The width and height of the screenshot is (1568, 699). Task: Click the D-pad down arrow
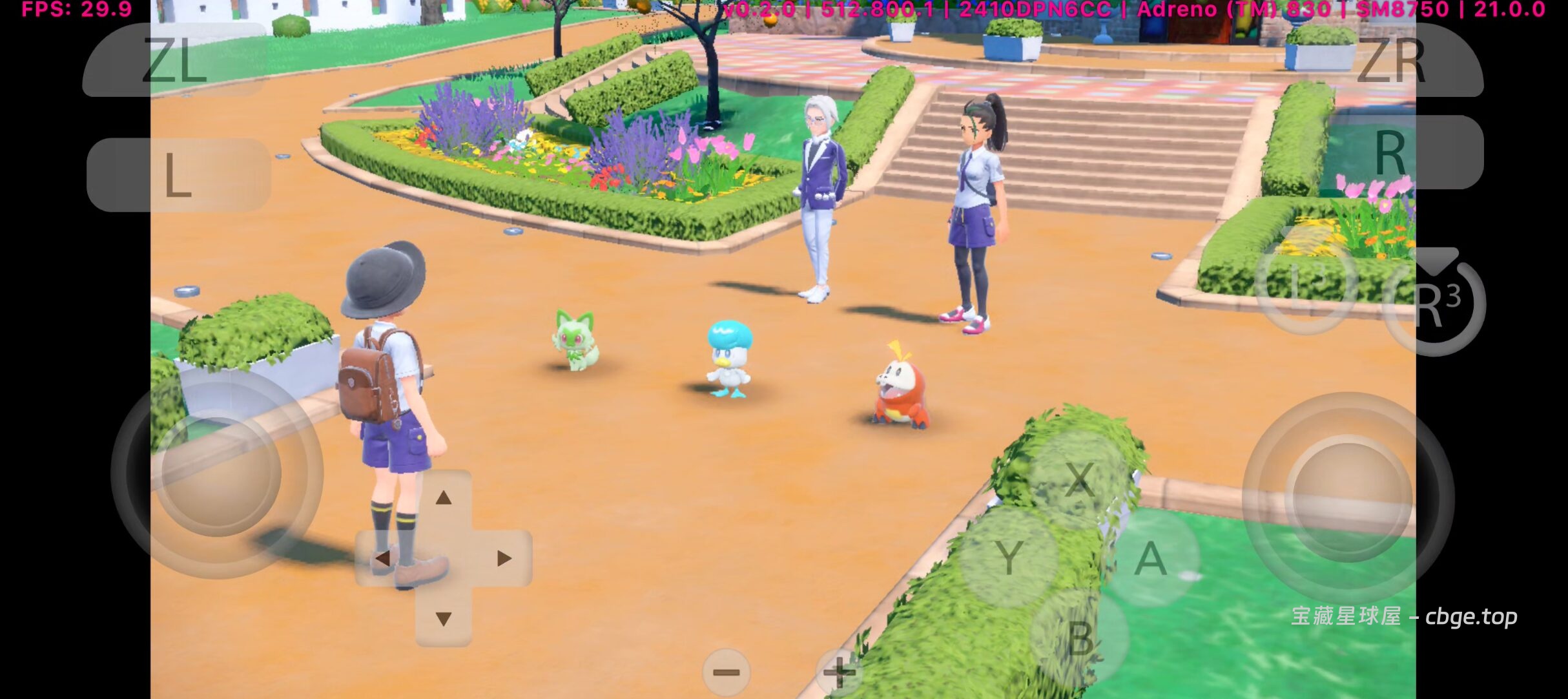(443, 619)
